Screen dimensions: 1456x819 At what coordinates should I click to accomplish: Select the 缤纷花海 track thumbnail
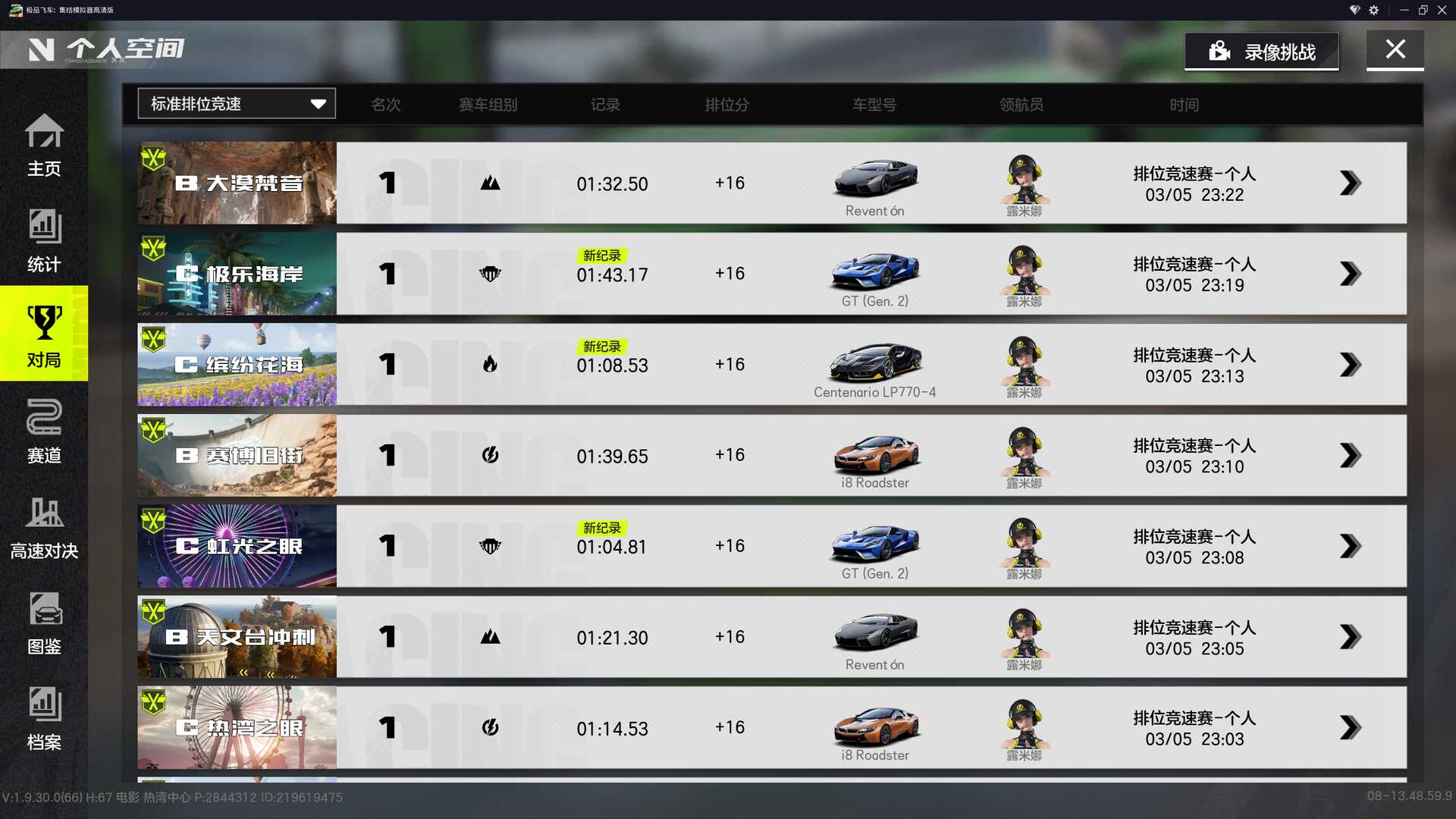click(237, 365)
